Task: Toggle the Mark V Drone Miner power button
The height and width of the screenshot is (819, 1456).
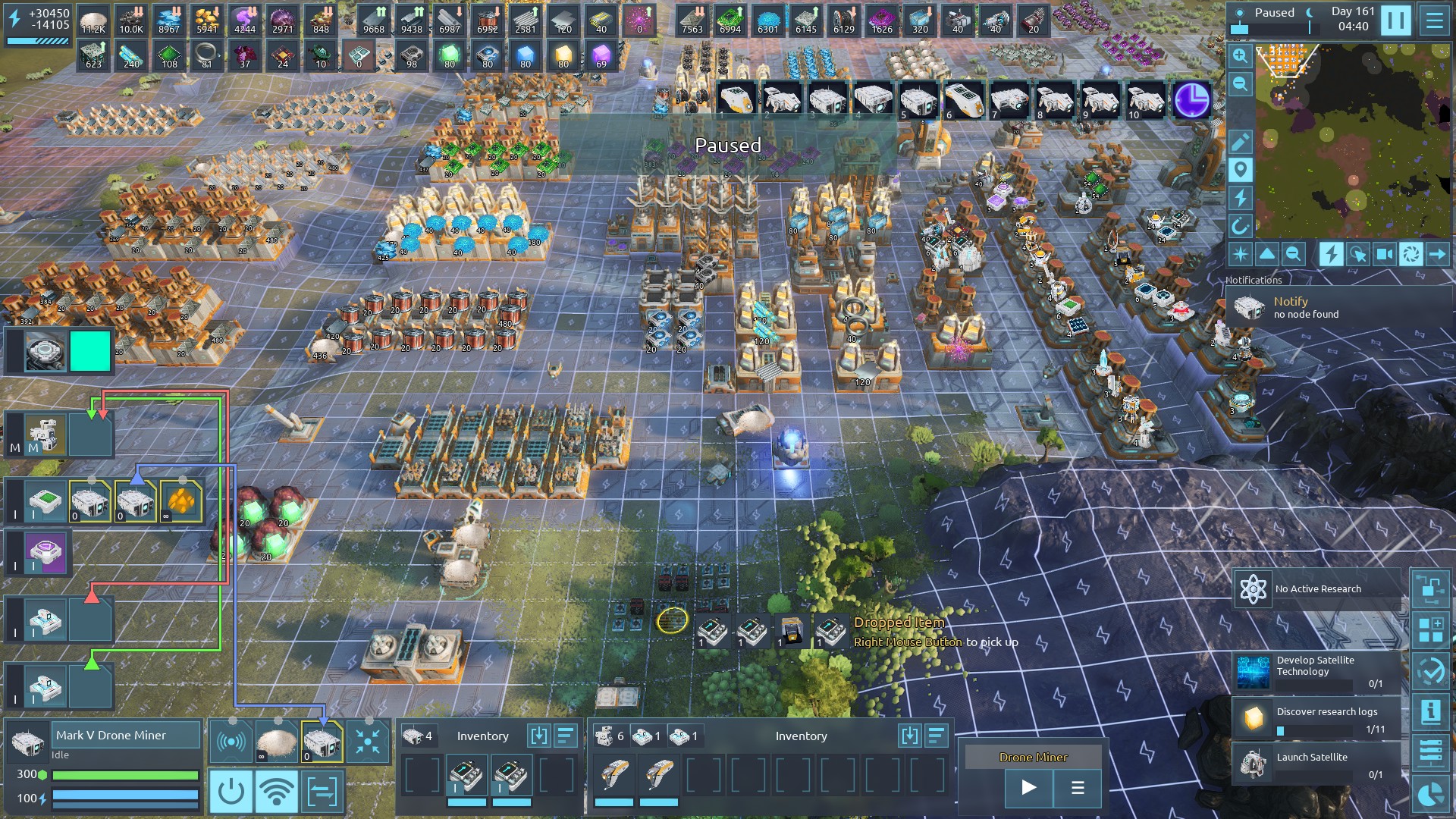Action: pos(231,792)
